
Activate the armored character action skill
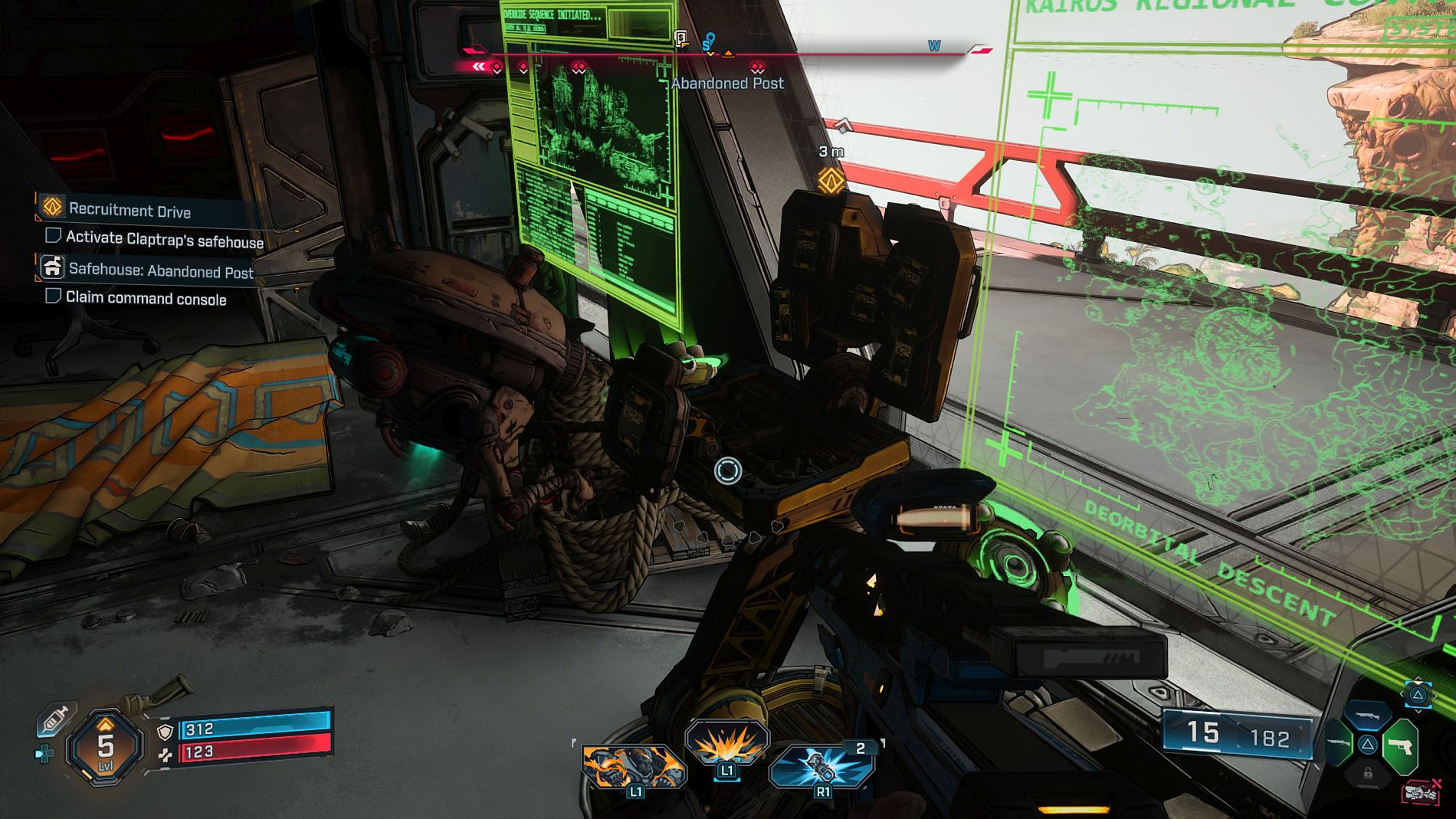633,767
